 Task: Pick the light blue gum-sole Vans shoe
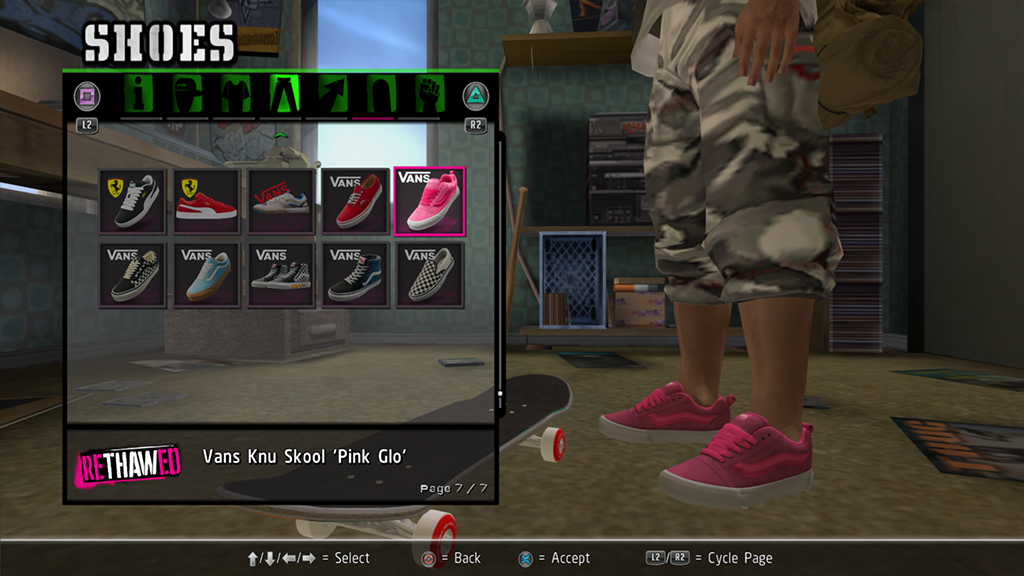point(207,275)
